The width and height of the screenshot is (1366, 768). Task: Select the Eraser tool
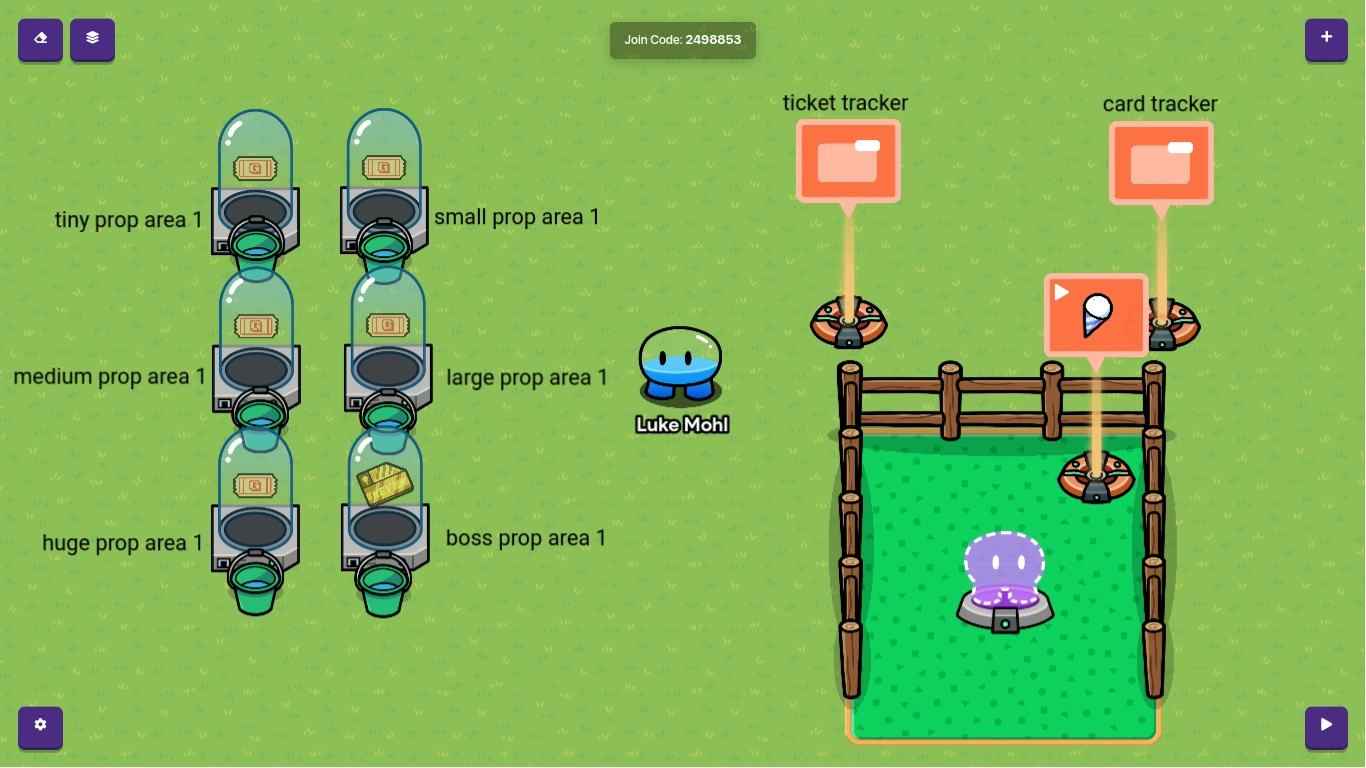(40, 40)
